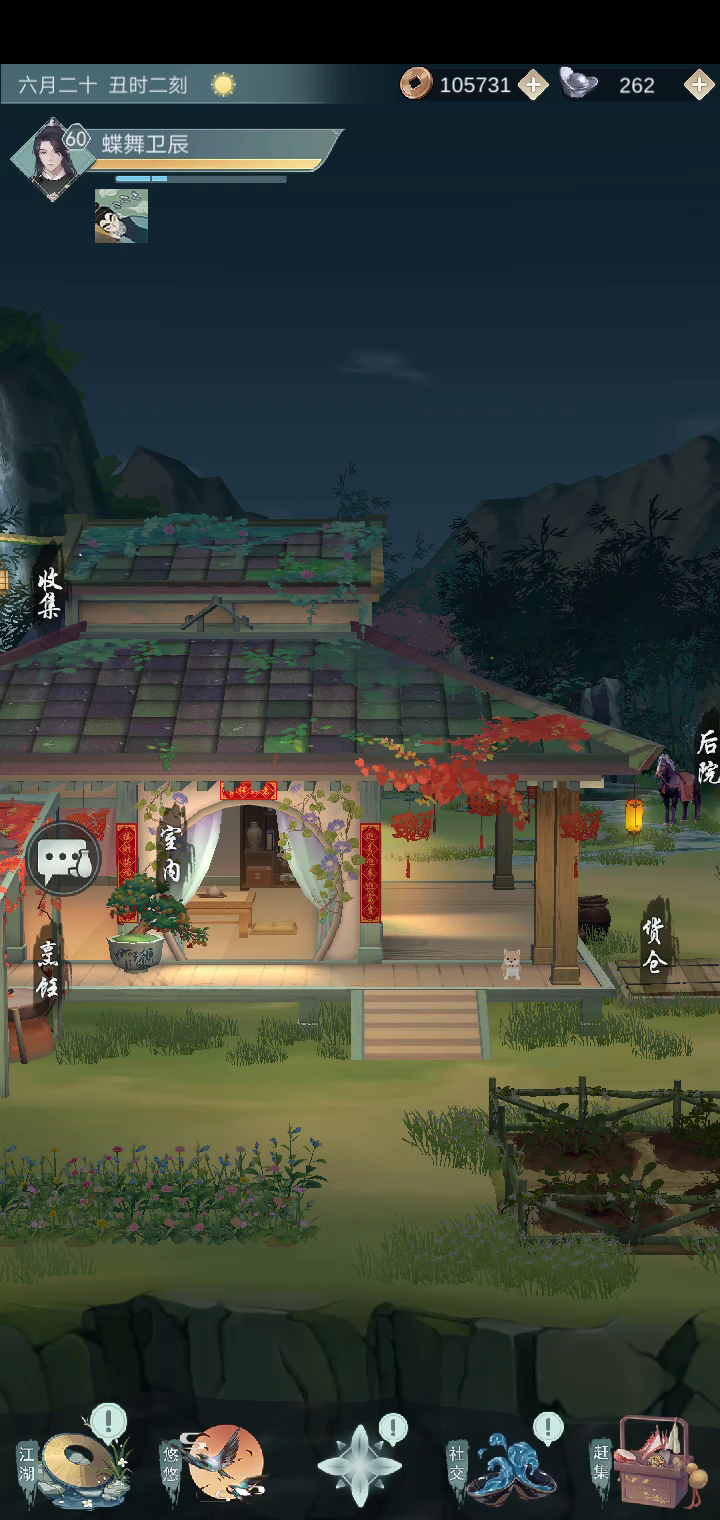Open the 货仓 warehouse

pos(655,945)
